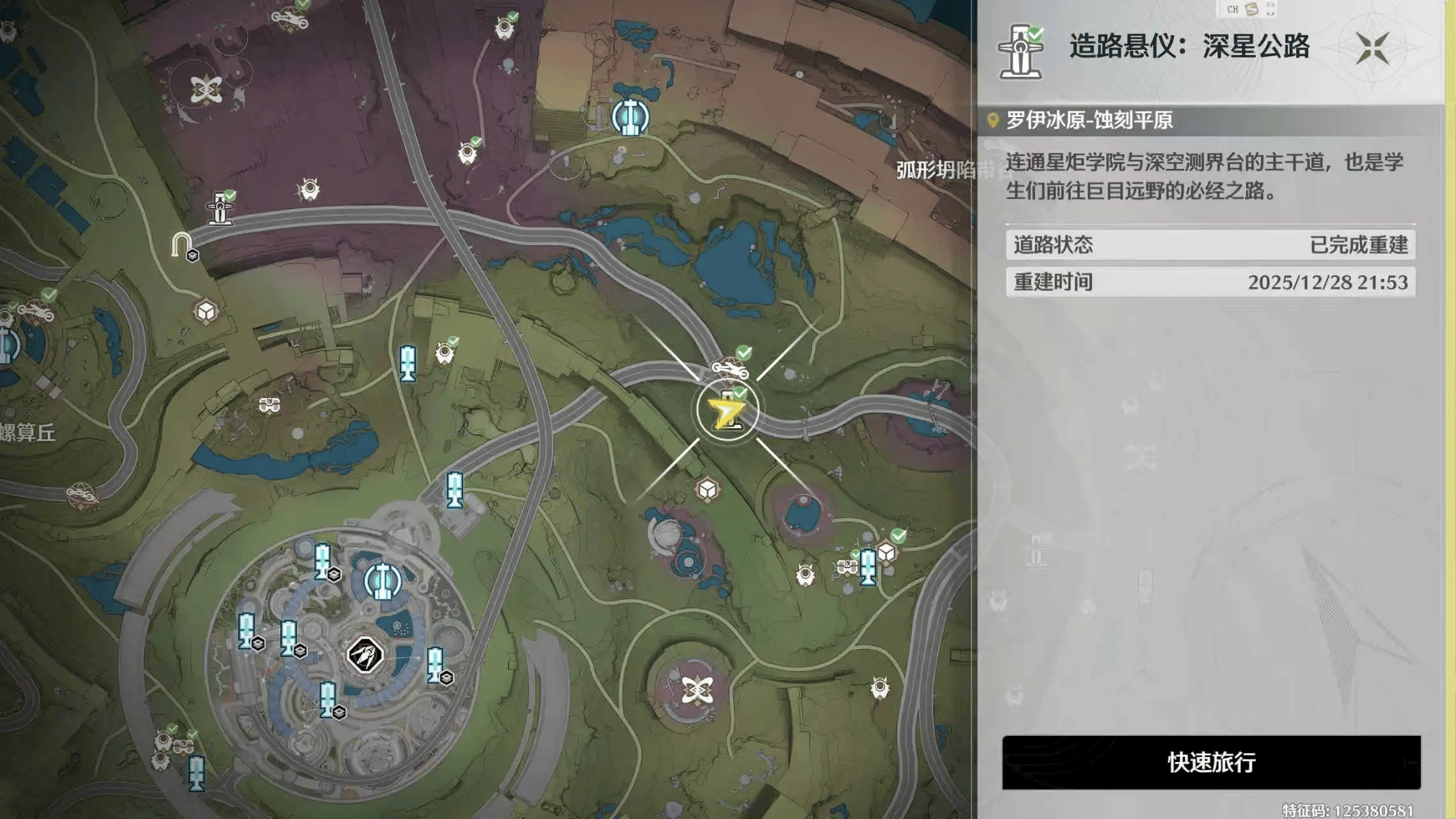Viewport: 1456px width, 819px height.
Task: Select the arch-shaped gate marker
Action: pyautogui.click(x=181, y=245)
